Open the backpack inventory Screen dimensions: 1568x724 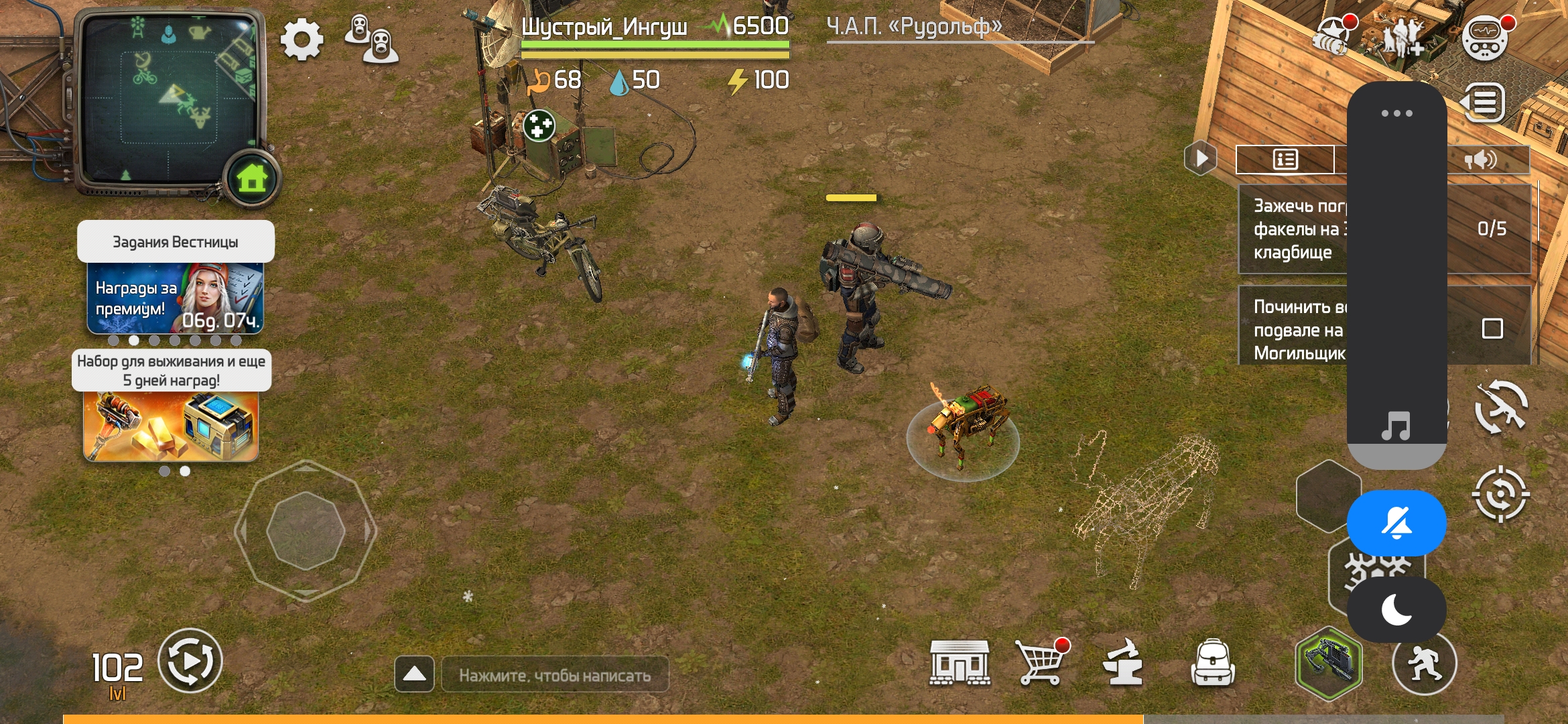[1212, 662]
